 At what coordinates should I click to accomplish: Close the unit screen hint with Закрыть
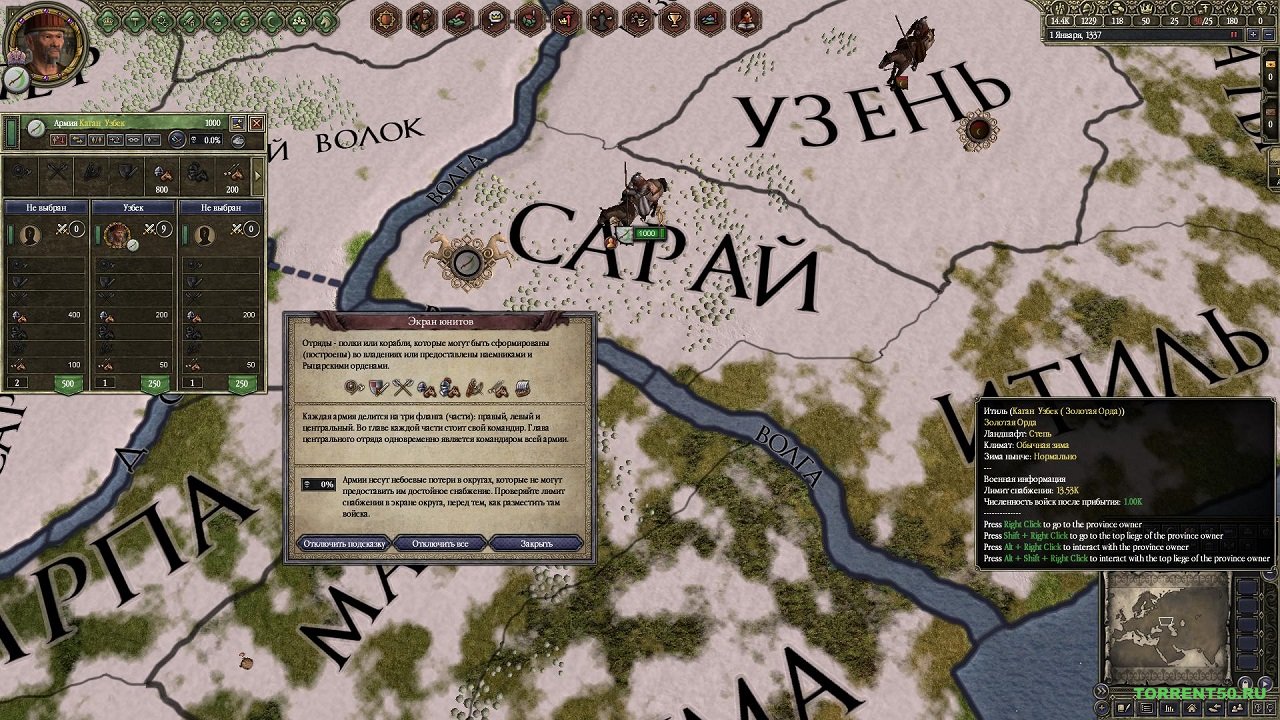point(537,544)
